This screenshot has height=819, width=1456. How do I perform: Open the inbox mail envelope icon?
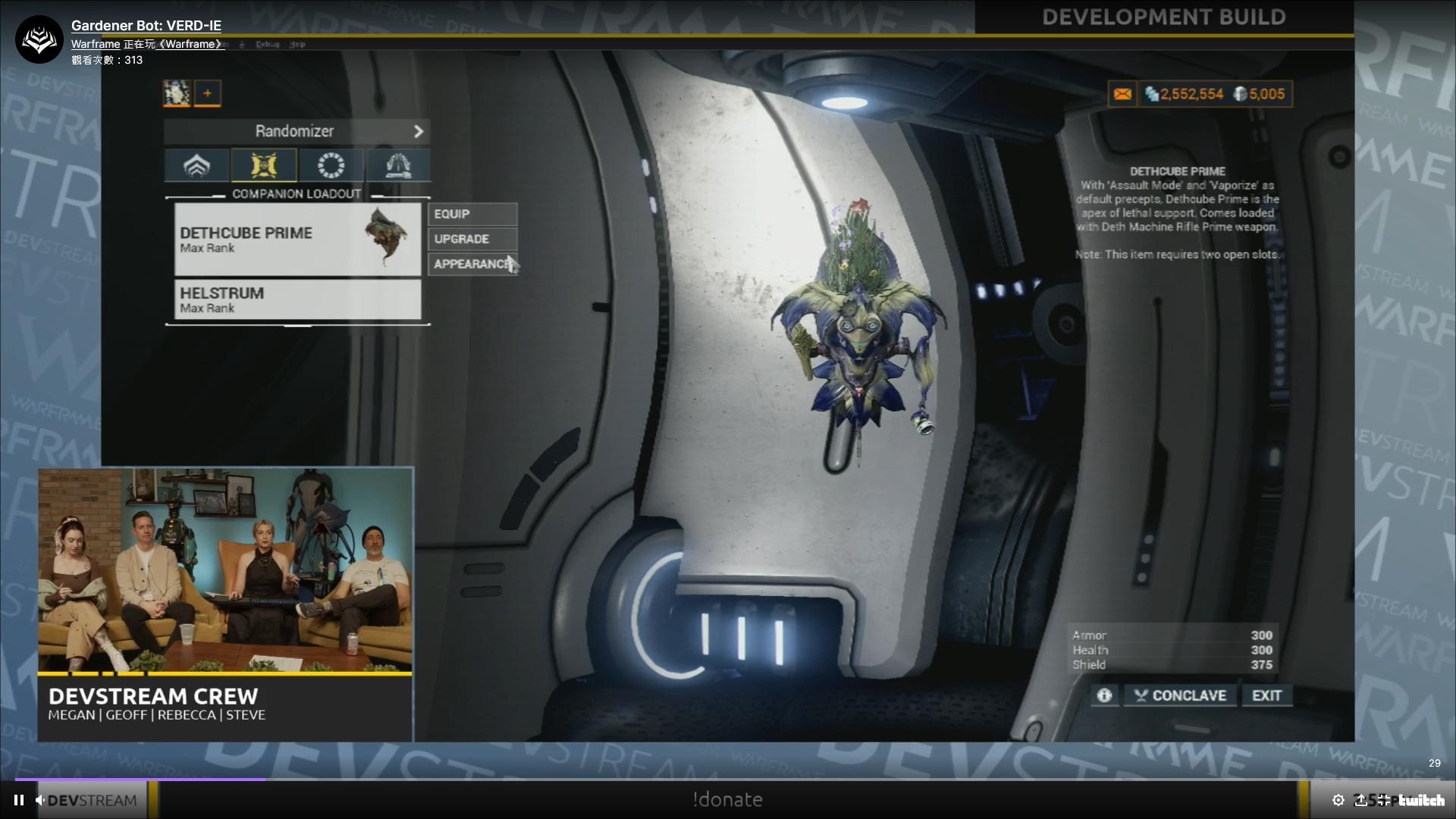pyautogui.click(x=1122, y=94)
